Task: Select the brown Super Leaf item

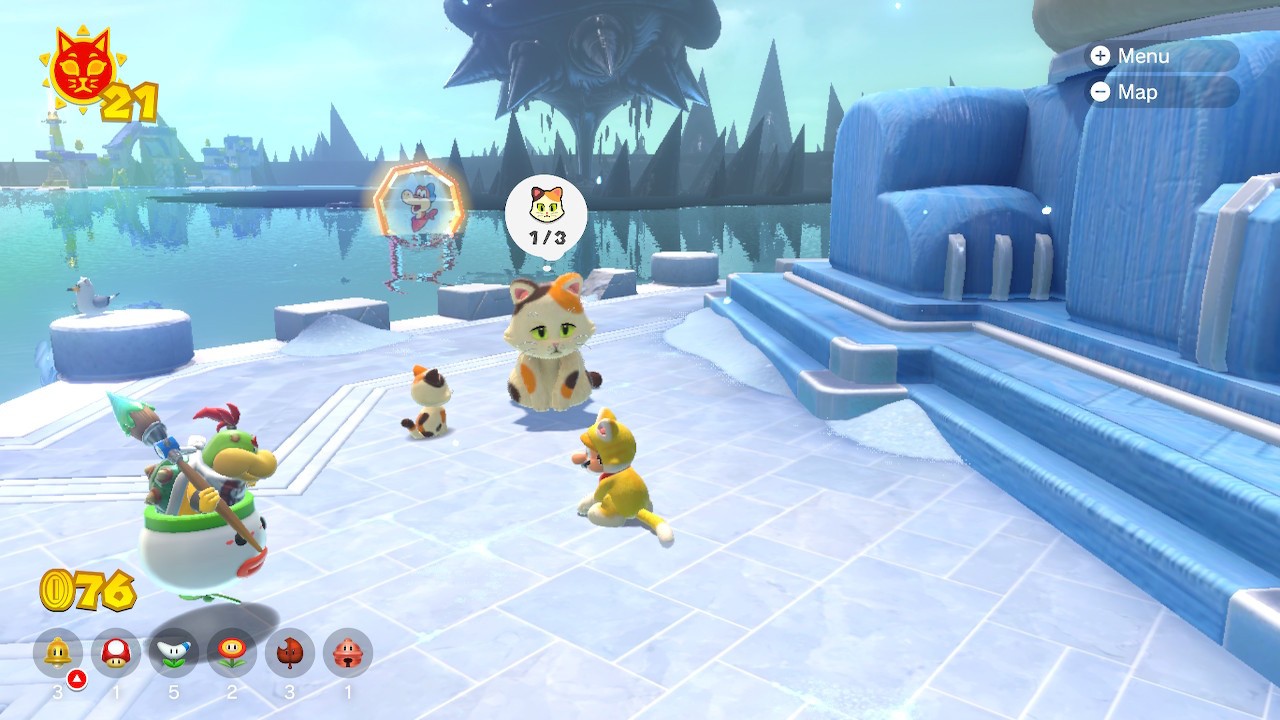Action: [290, 654]
